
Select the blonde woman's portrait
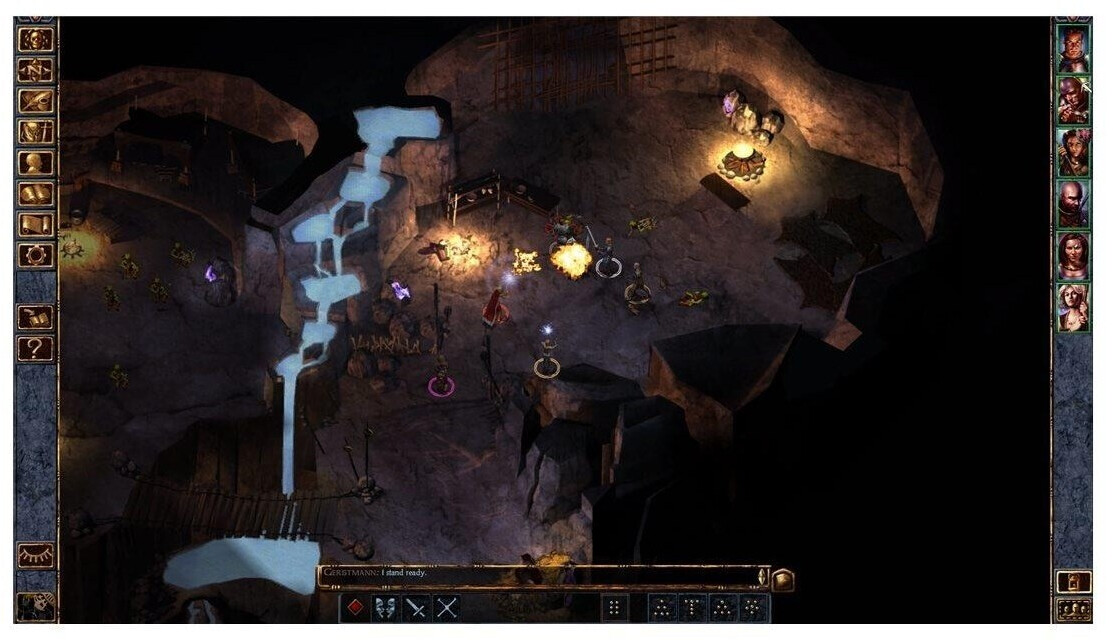(1074, 308)
